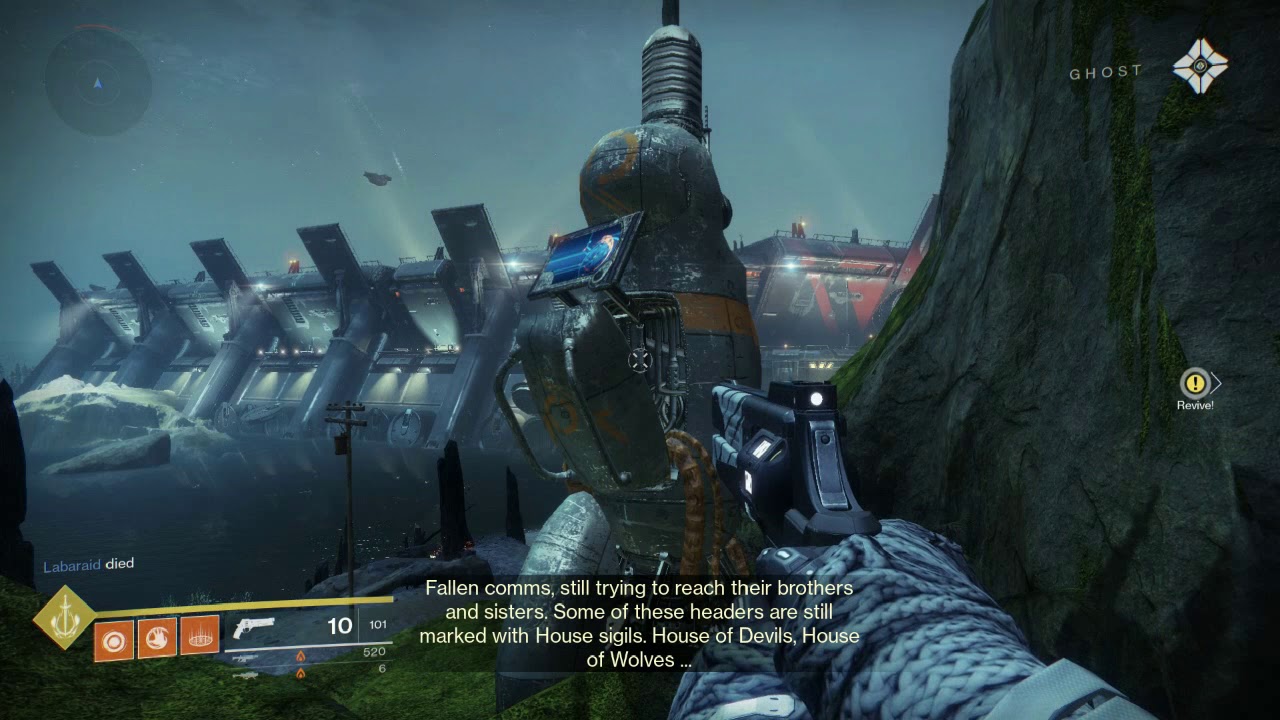This screenshot has width=1280, height=720.
Task: Switch to the secondary weapon with 520 ammo
Action: (x=246, y=657)
